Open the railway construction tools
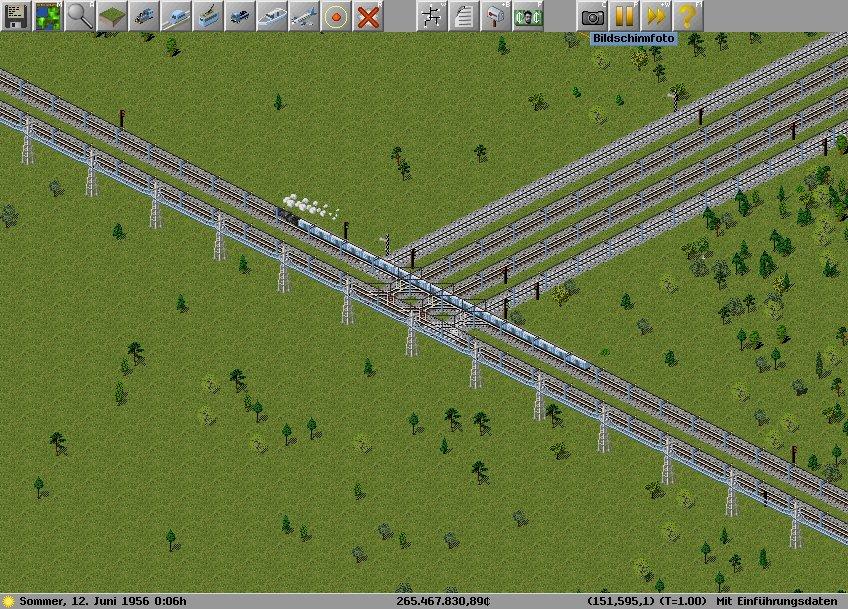Image resolution: width=848 pixels, height=609 pixels. click(144, 16)
